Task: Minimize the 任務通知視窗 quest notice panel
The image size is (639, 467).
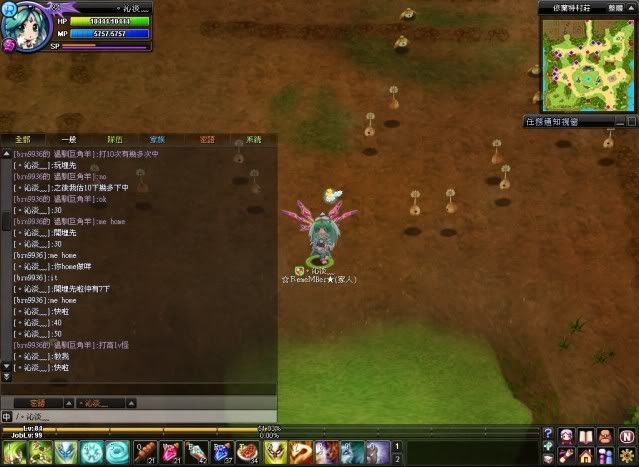Action: click(617, 122)
